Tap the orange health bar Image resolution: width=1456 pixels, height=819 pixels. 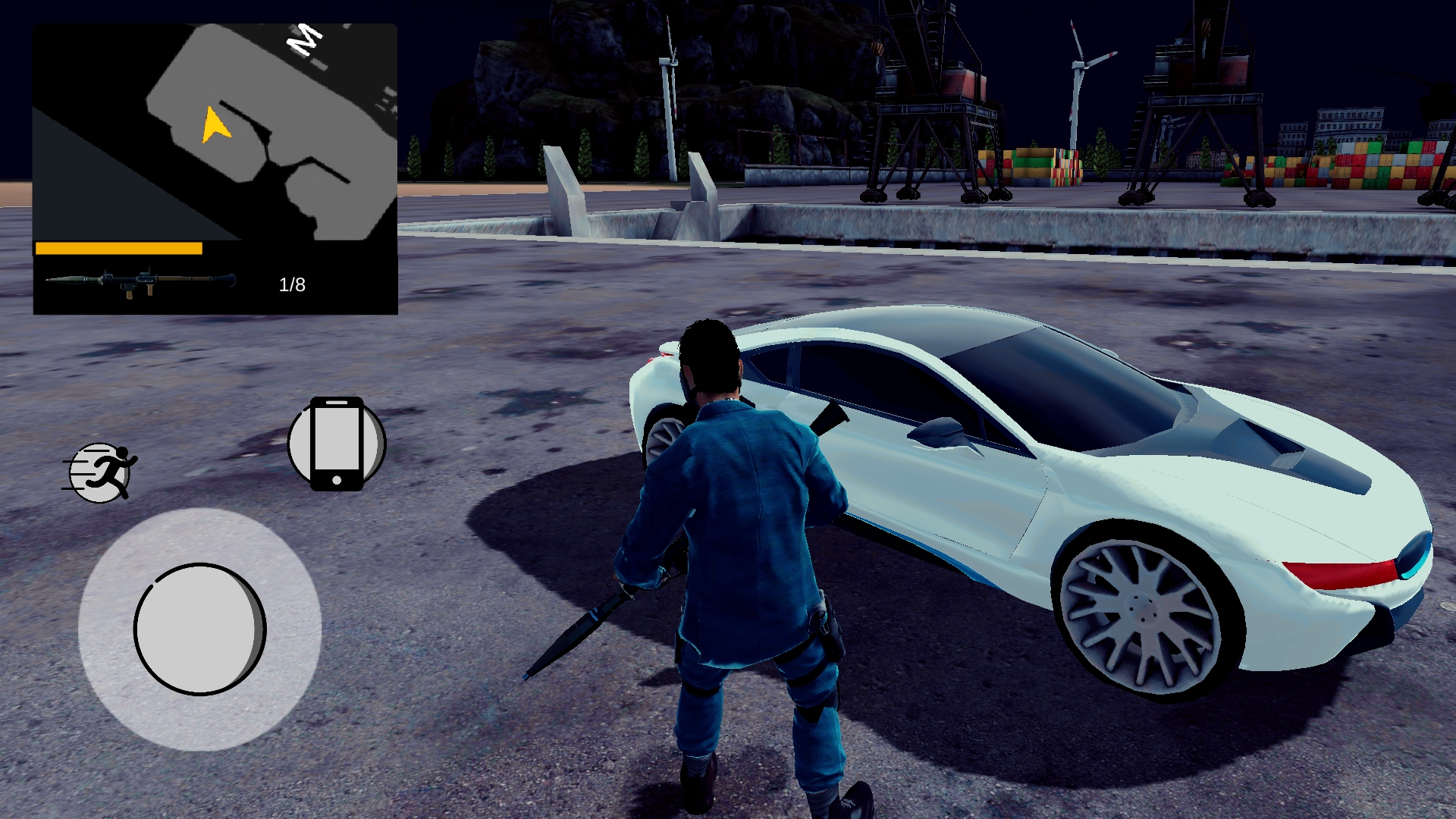(x=119, y=247)
